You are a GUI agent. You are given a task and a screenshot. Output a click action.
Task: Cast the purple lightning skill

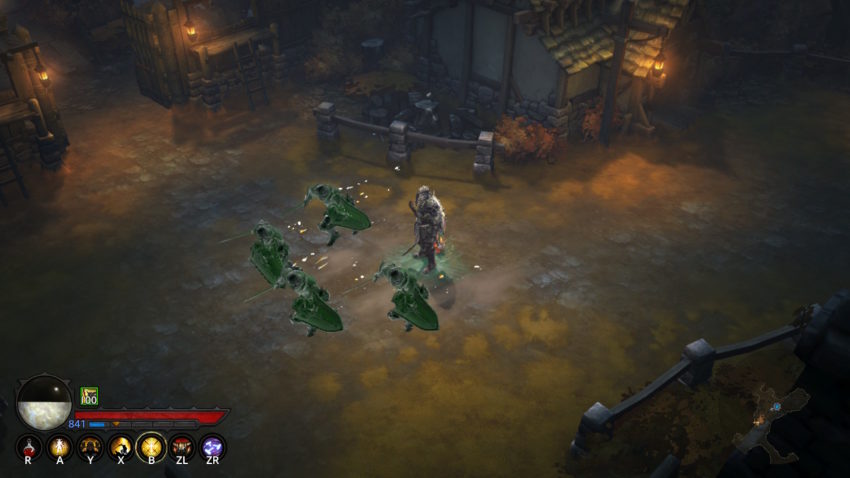[x=212, y=446]
